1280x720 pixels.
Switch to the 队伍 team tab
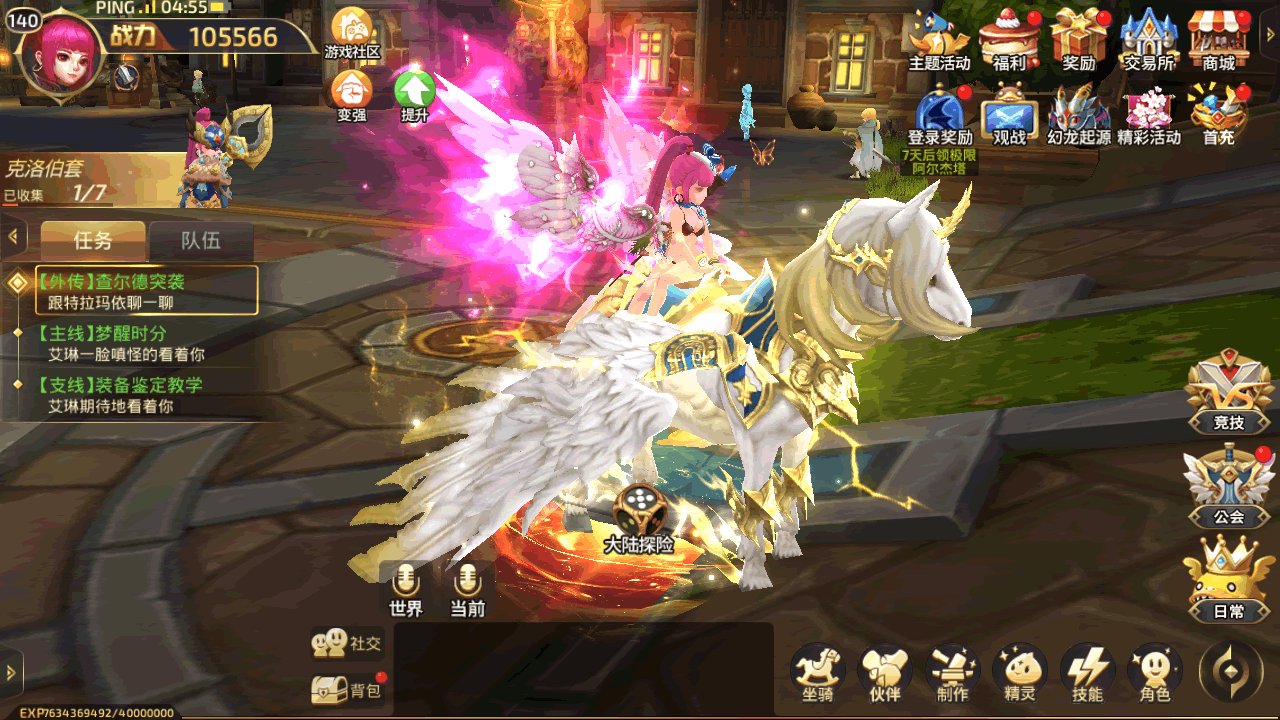pyautogui.click(x=200, y=241)
